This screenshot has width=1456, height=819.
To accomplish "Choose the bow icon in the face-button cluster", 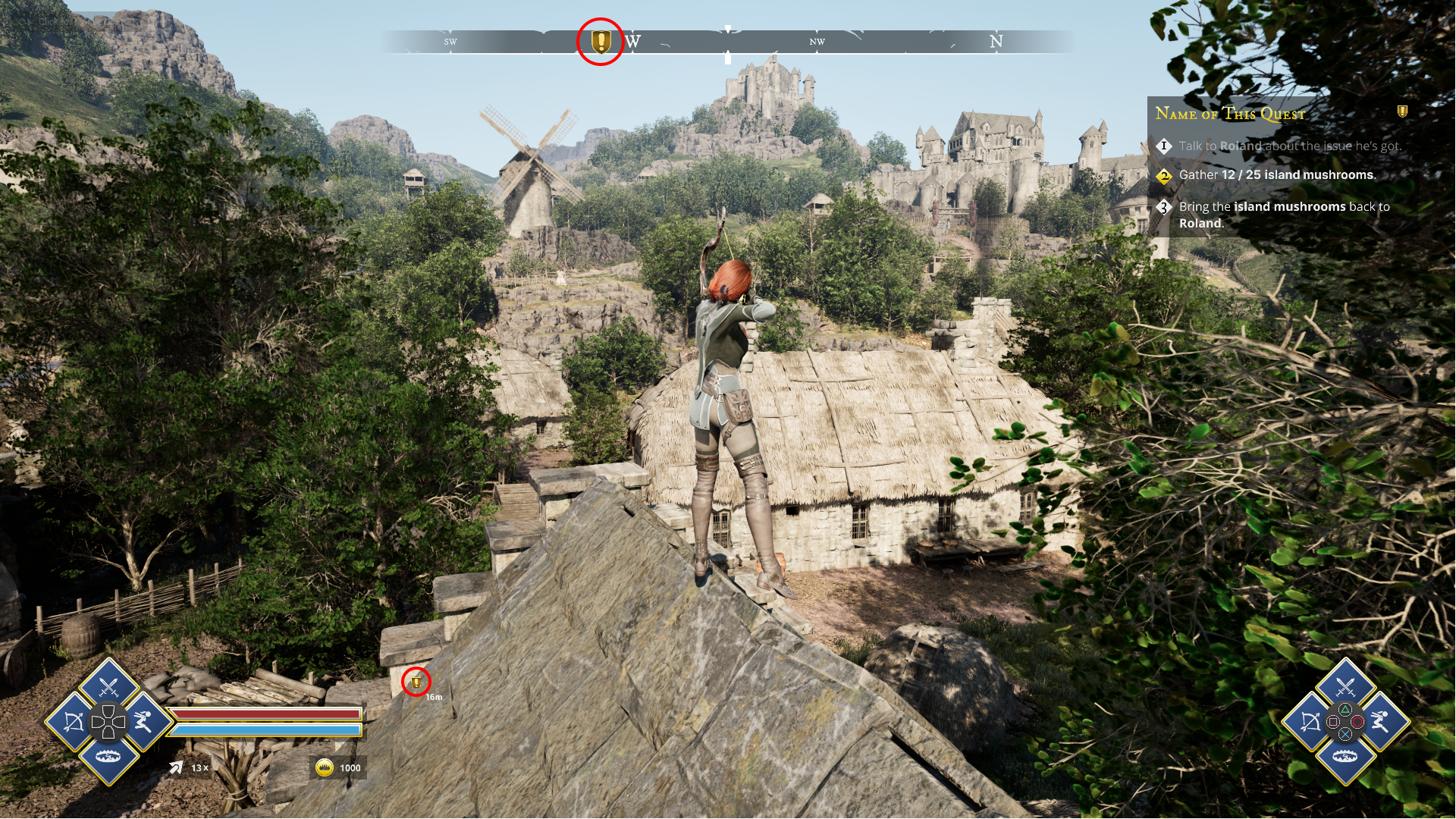I will (x=1310, y=721).
